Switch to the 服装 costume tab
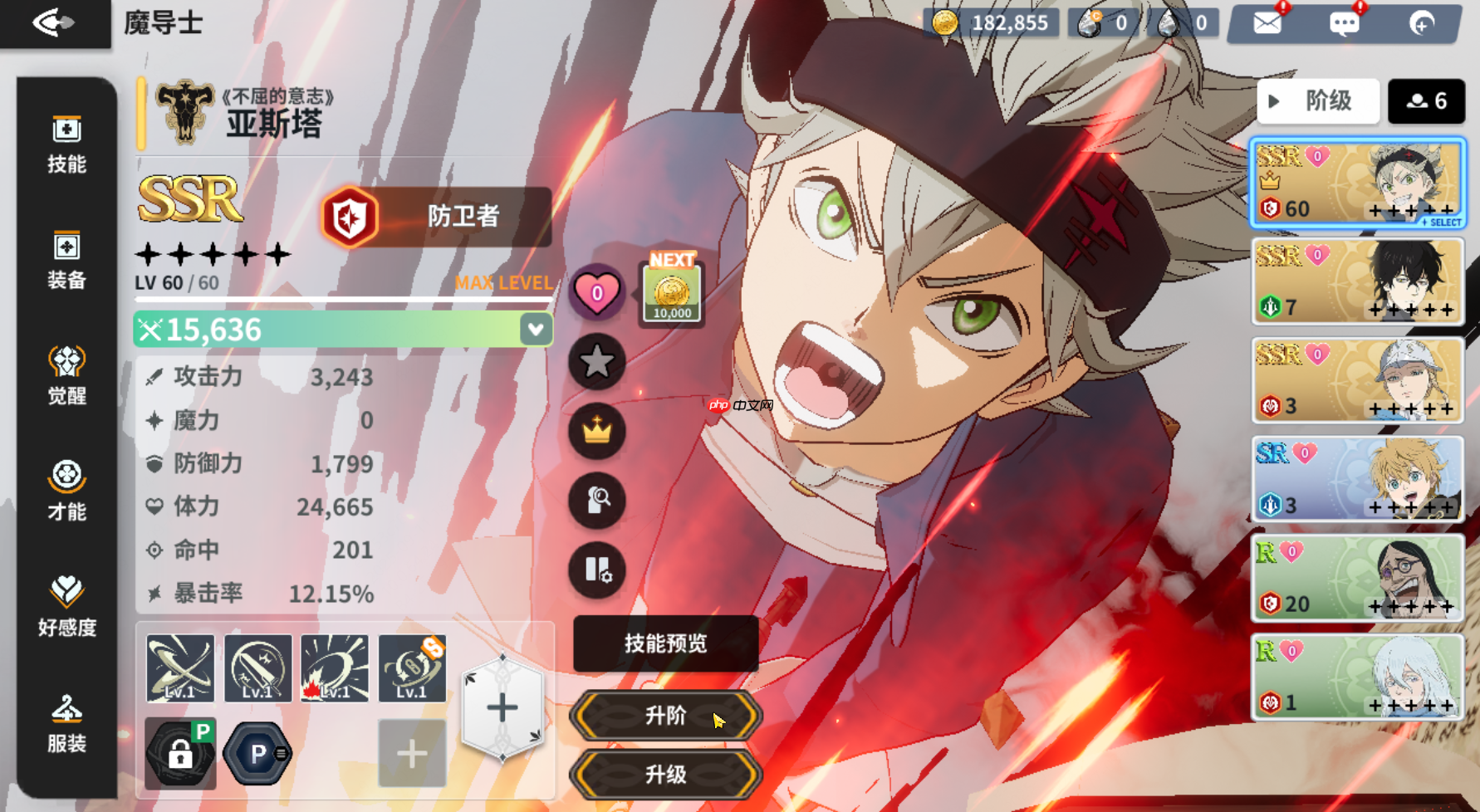The width and height of the screenshot is (1480, 812). point(66,721)
